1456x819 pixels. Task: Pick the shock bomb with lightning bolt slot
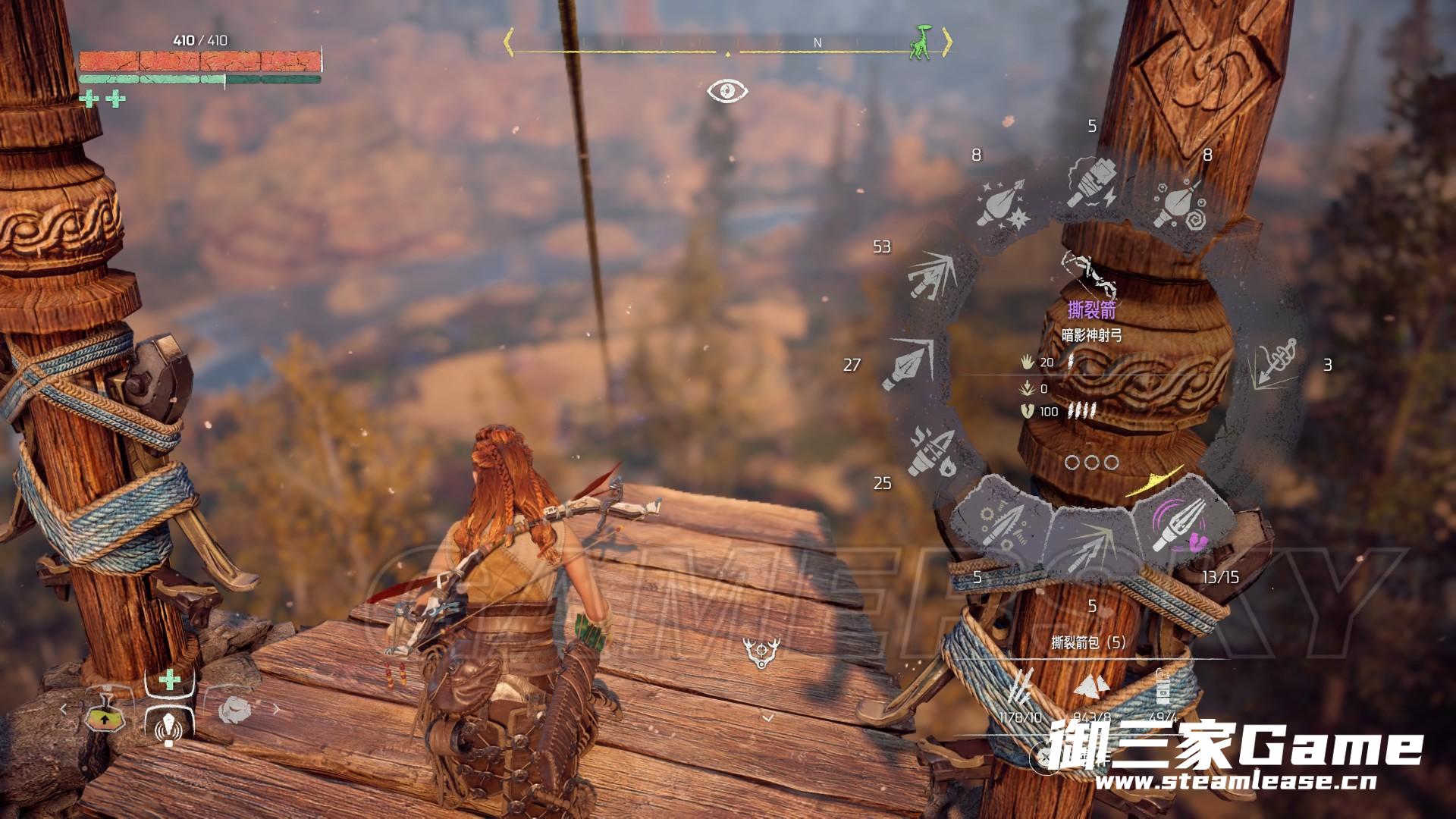point(1090,182)
